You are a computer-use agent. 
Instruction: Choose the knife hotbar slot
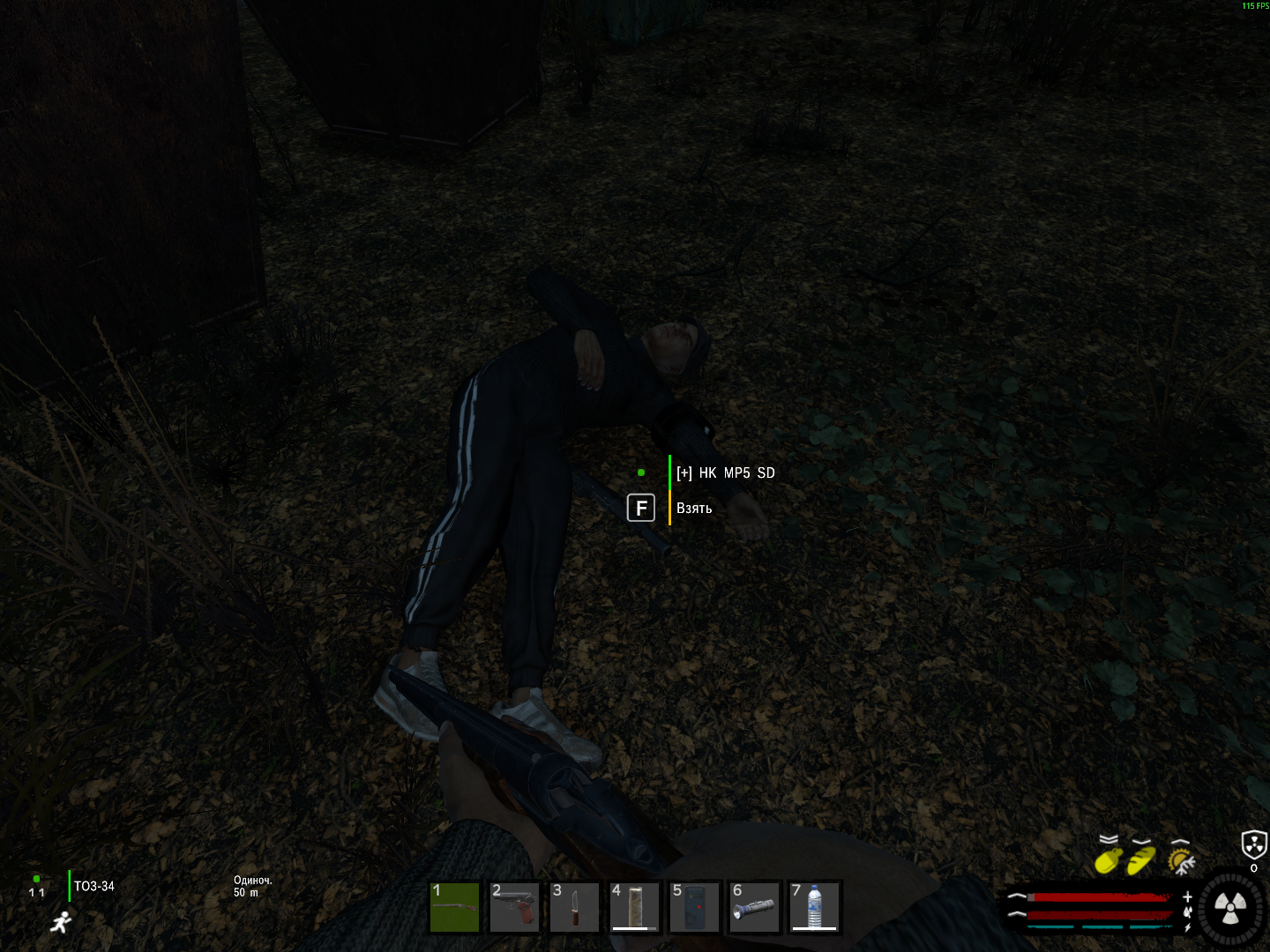[575, 907]
